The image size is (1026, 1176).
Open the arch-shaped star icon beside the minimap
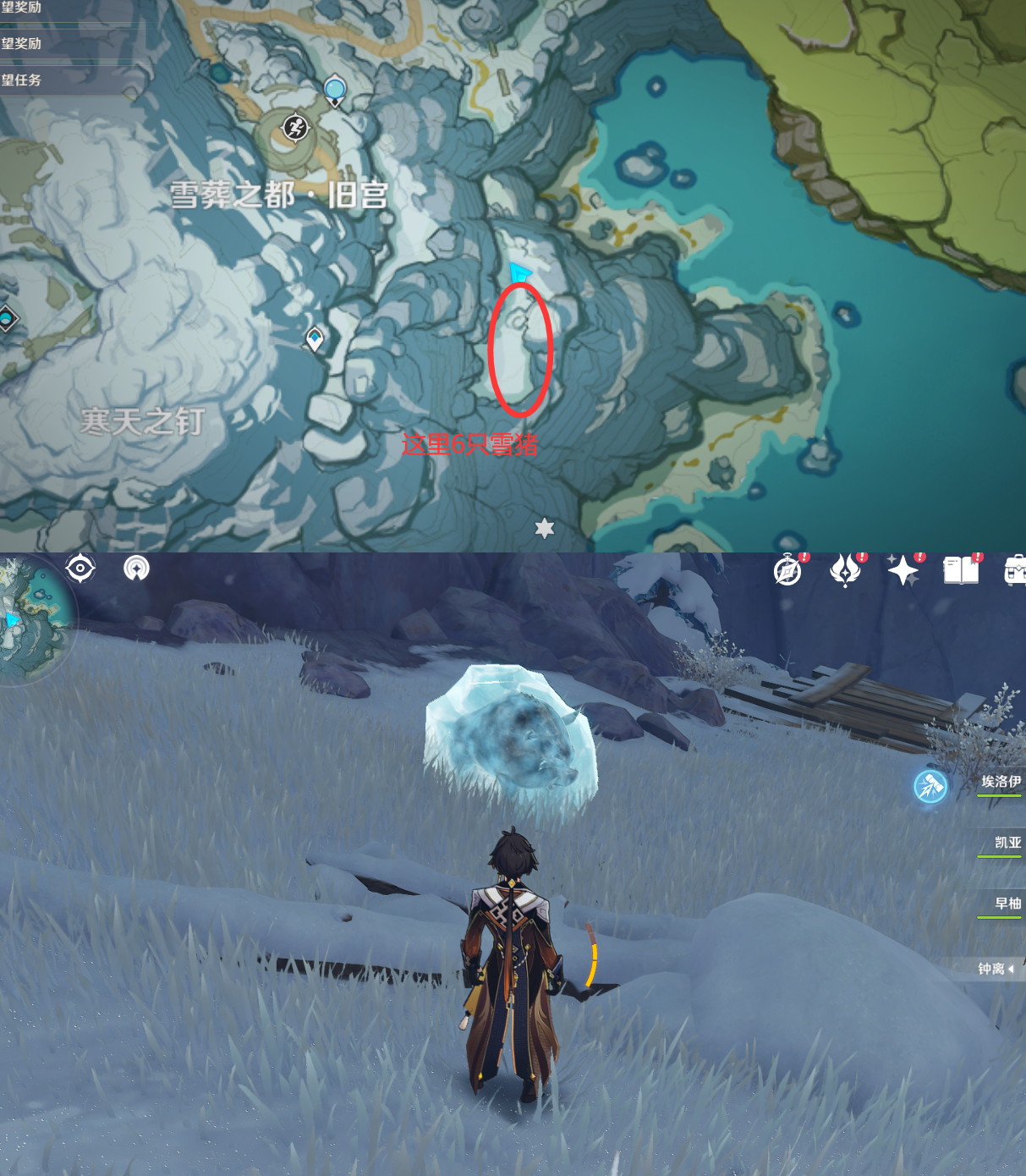point(136,569)
